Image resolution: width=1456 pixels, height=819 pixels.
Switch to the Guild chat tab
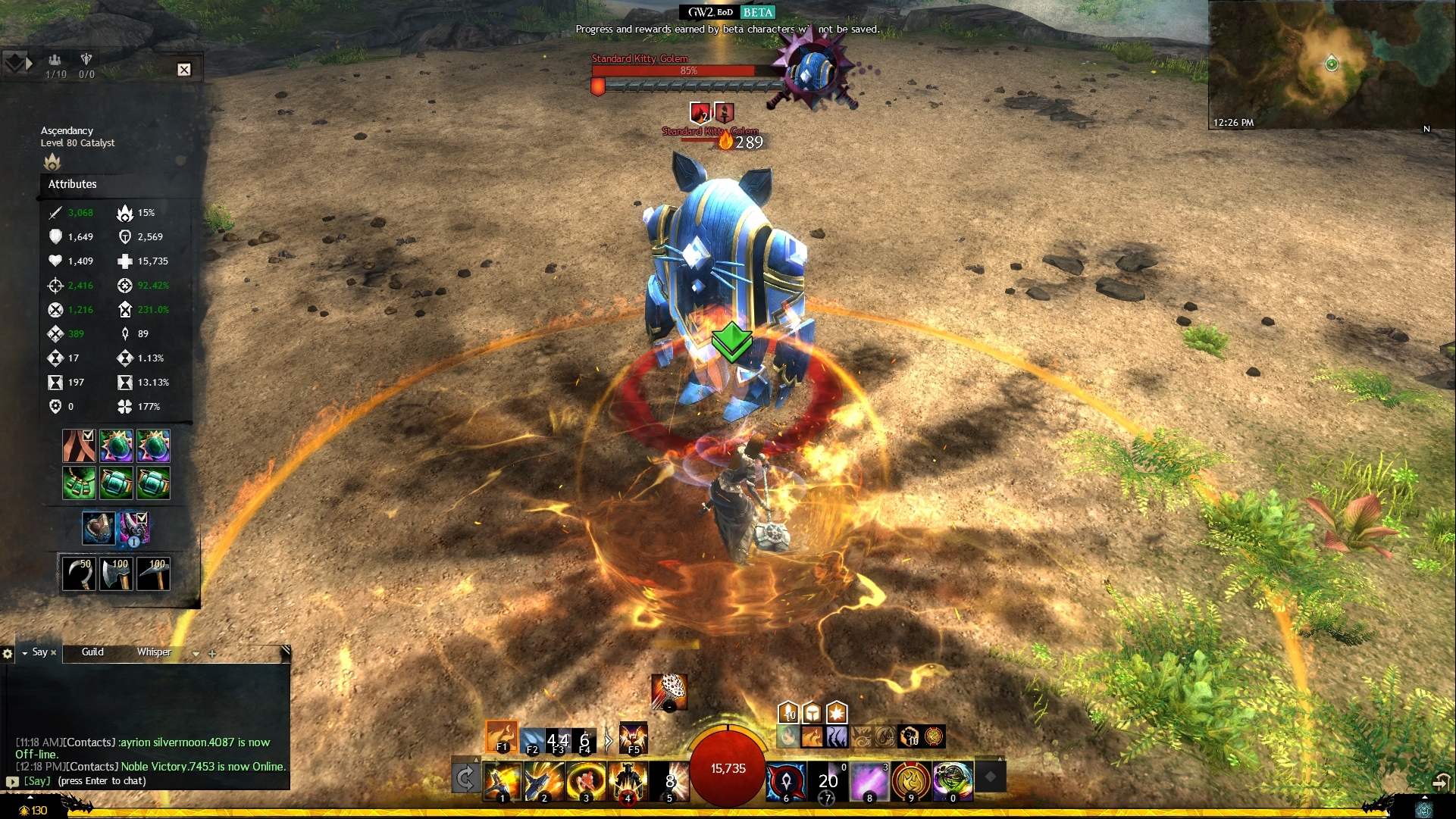point(92,652)
